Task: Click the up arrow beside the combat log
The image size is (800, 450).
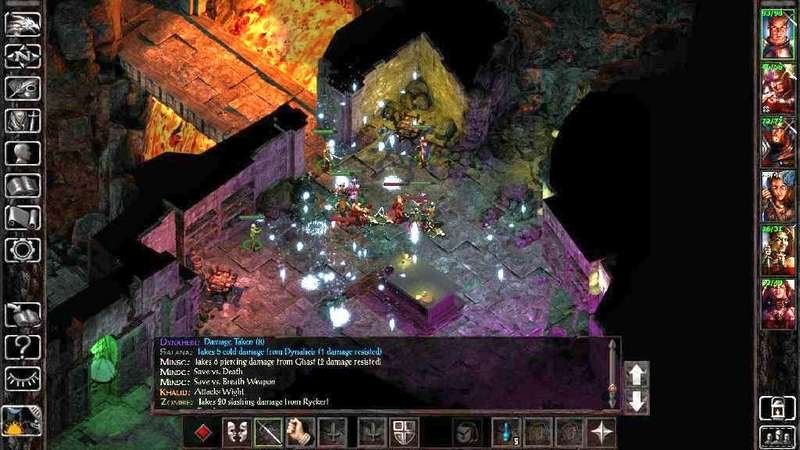Action: click(x=637, y=375)
